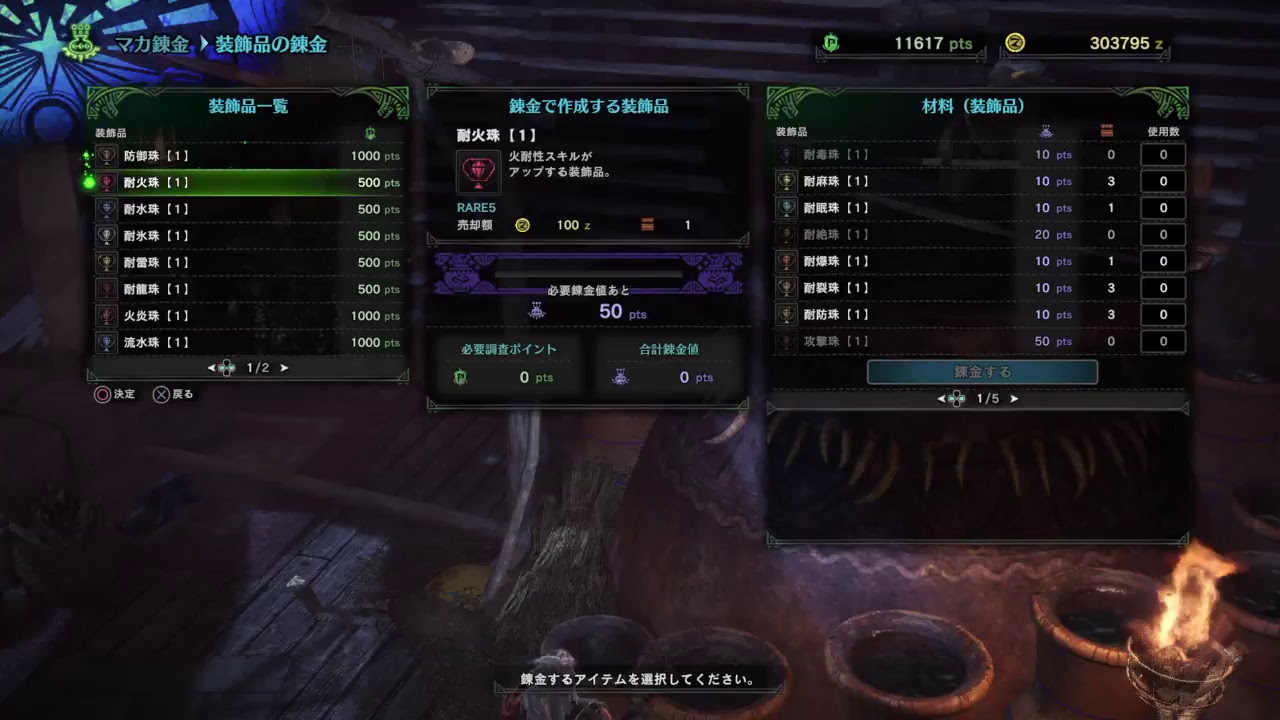
Task: Advance materials list to next of 5 pages
Action: click(x=1014, y=398)
